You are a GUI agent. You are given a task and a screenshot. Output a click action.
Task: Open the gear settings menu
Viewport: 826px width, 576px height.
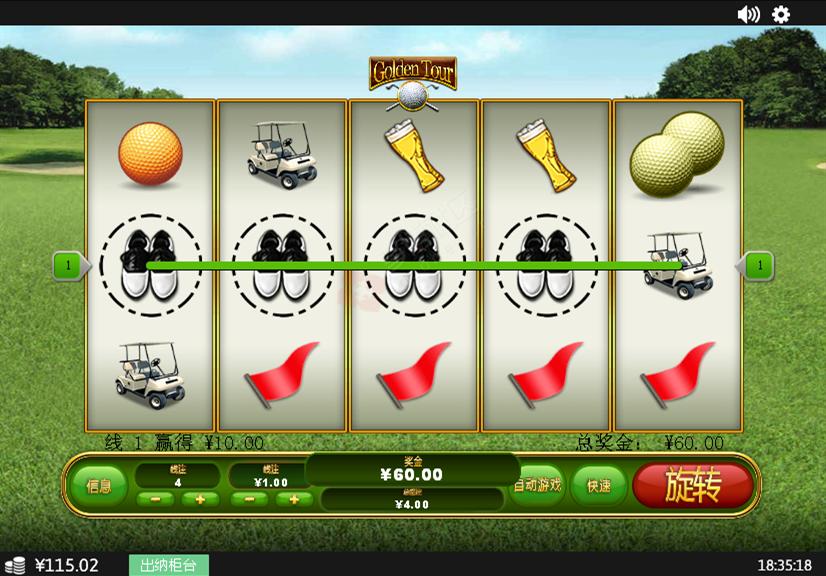tap(781, 14)
